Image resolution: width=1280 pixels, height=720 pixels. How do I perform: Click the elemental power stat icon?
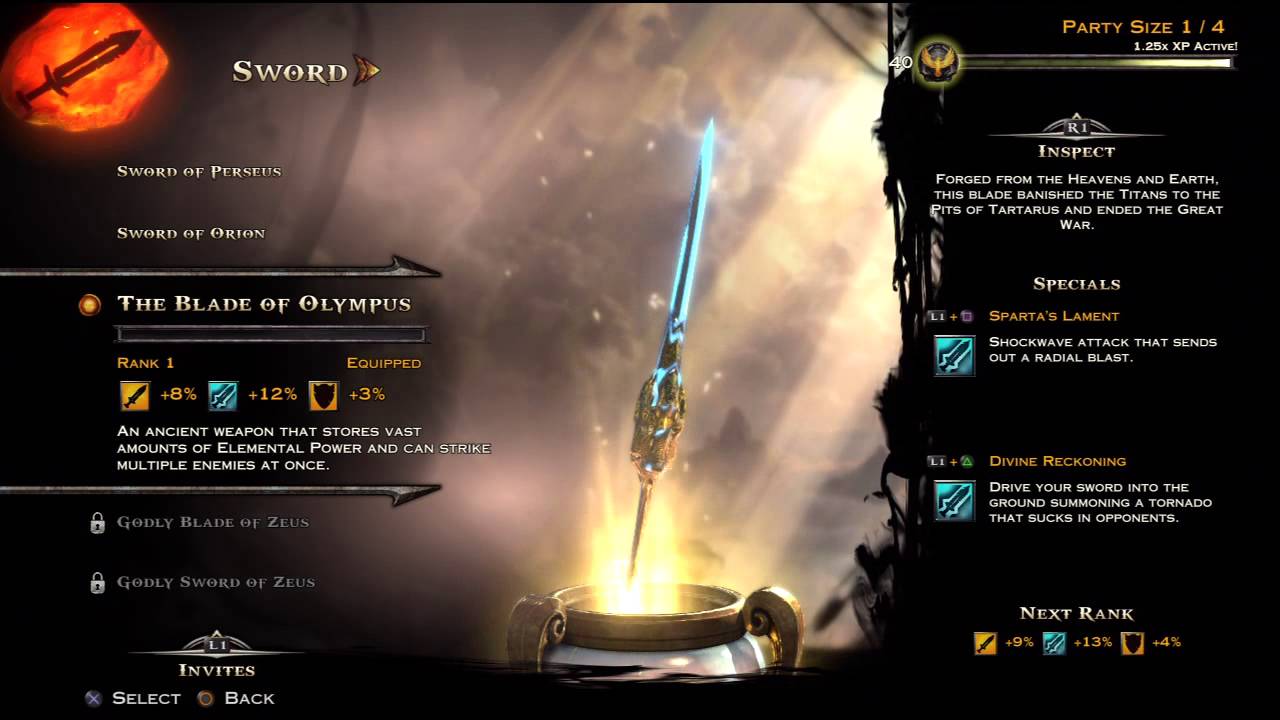point(222,395)
